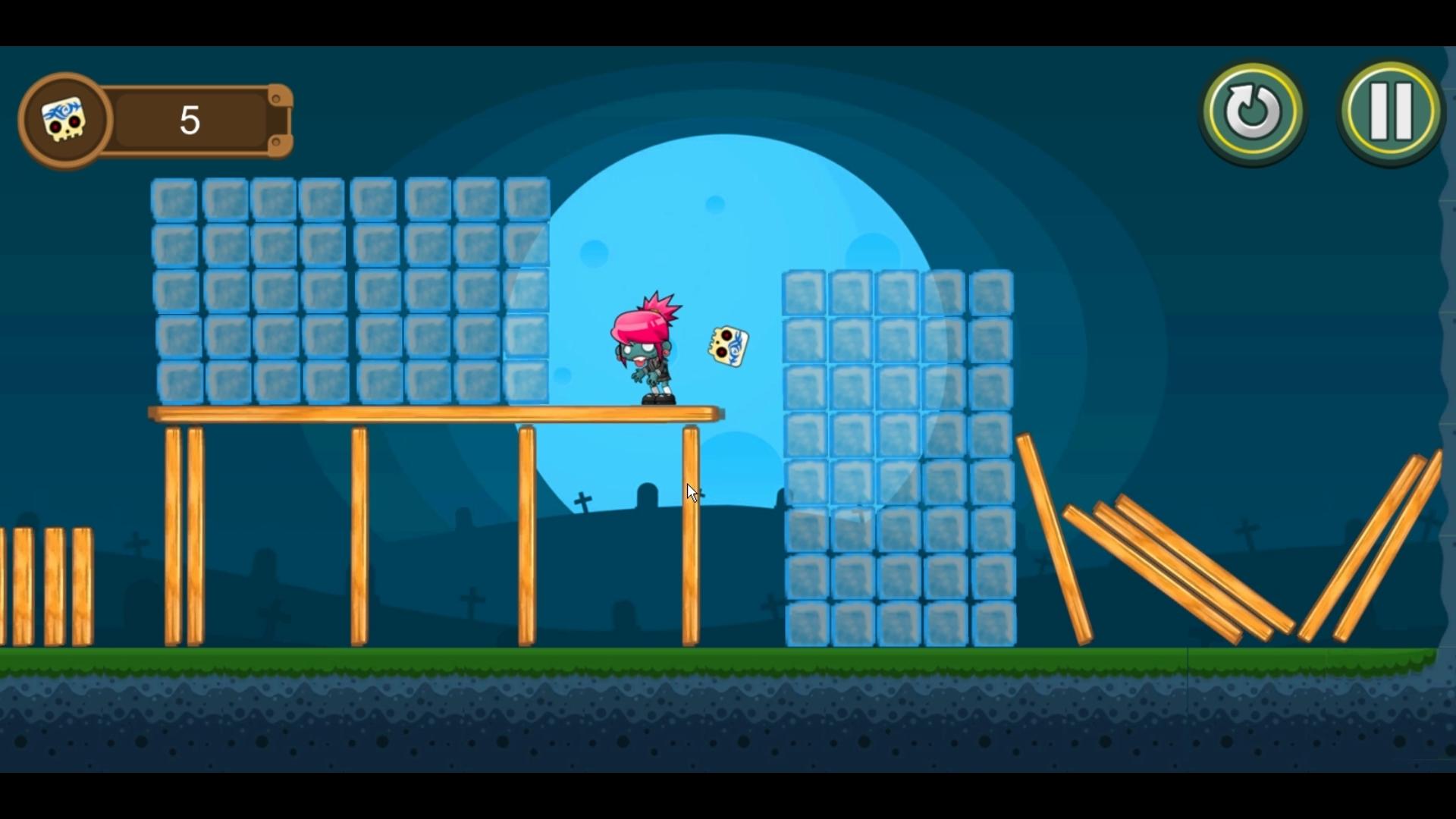Click the skull ammo icon in the counter
Image resolution: width=1456 pixels, height=819 pixels.
click(x=64, y=120)
